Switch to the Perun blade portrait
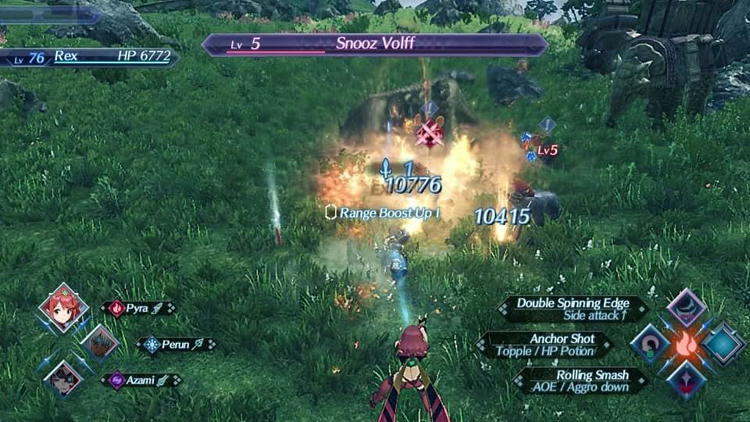This screenshot has height=422, width=750. click(99, 344)
